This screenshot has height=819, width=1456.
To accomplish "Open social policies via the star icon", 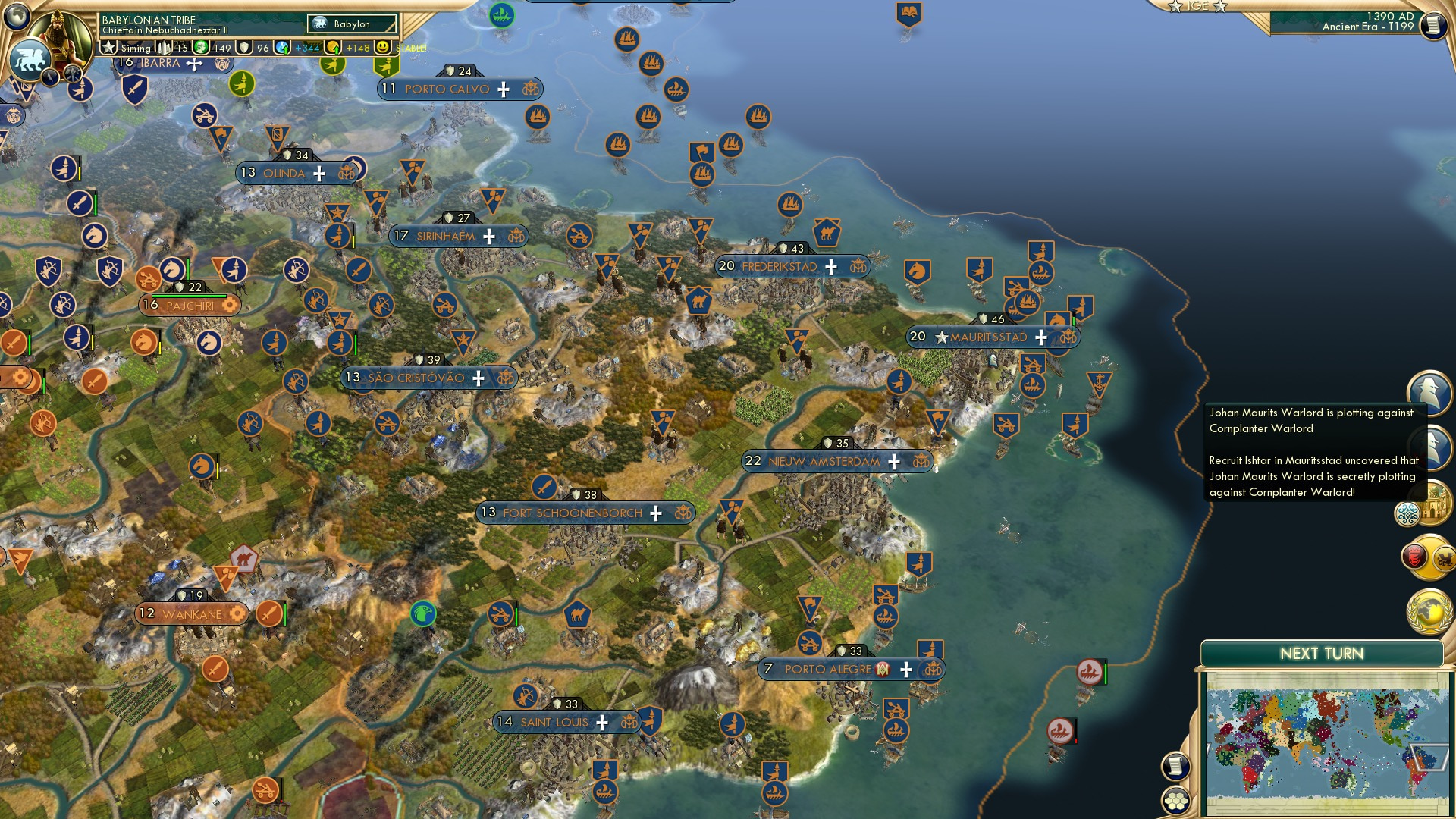I will 108,48.
